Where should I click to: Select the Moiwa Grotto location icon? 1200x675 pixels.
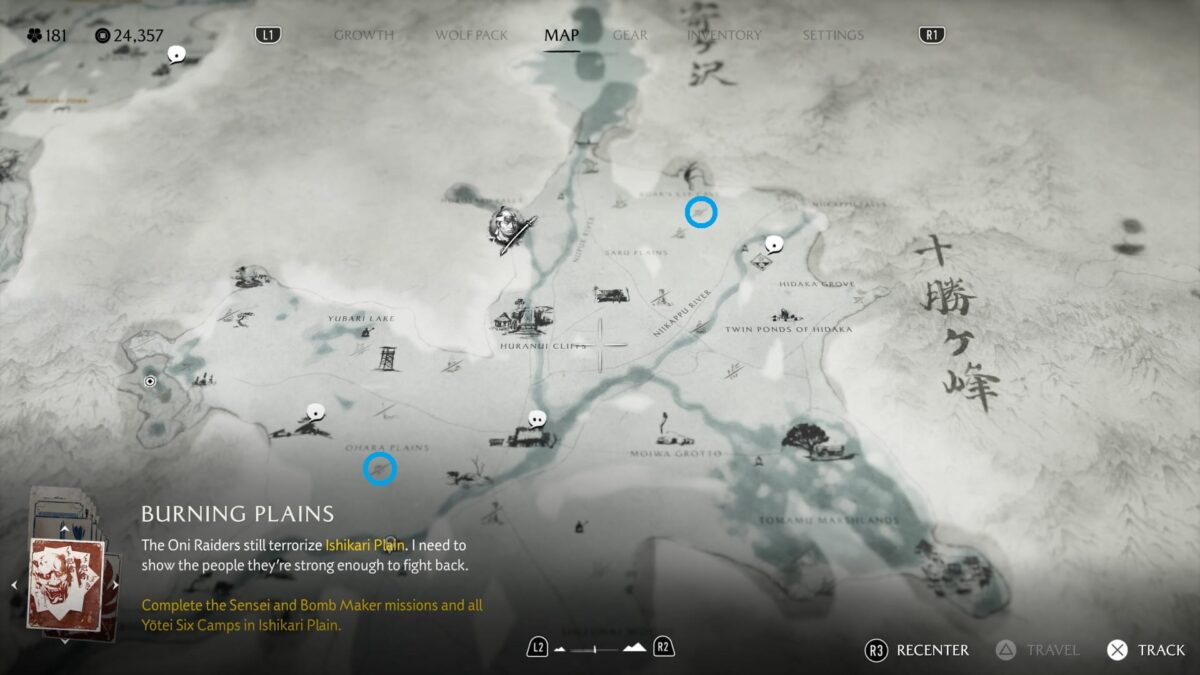tap(665, 432)
